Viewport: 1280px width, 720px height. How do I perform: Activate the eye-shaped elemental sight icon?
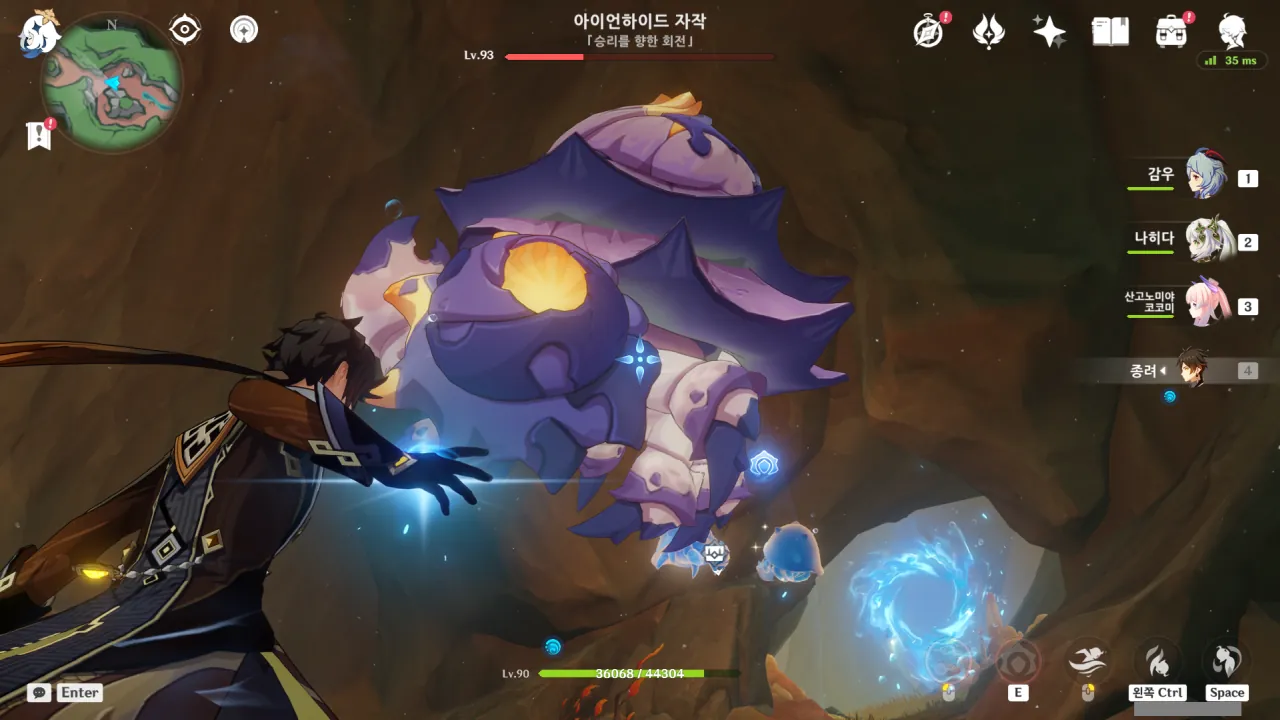tap(185, 30)
